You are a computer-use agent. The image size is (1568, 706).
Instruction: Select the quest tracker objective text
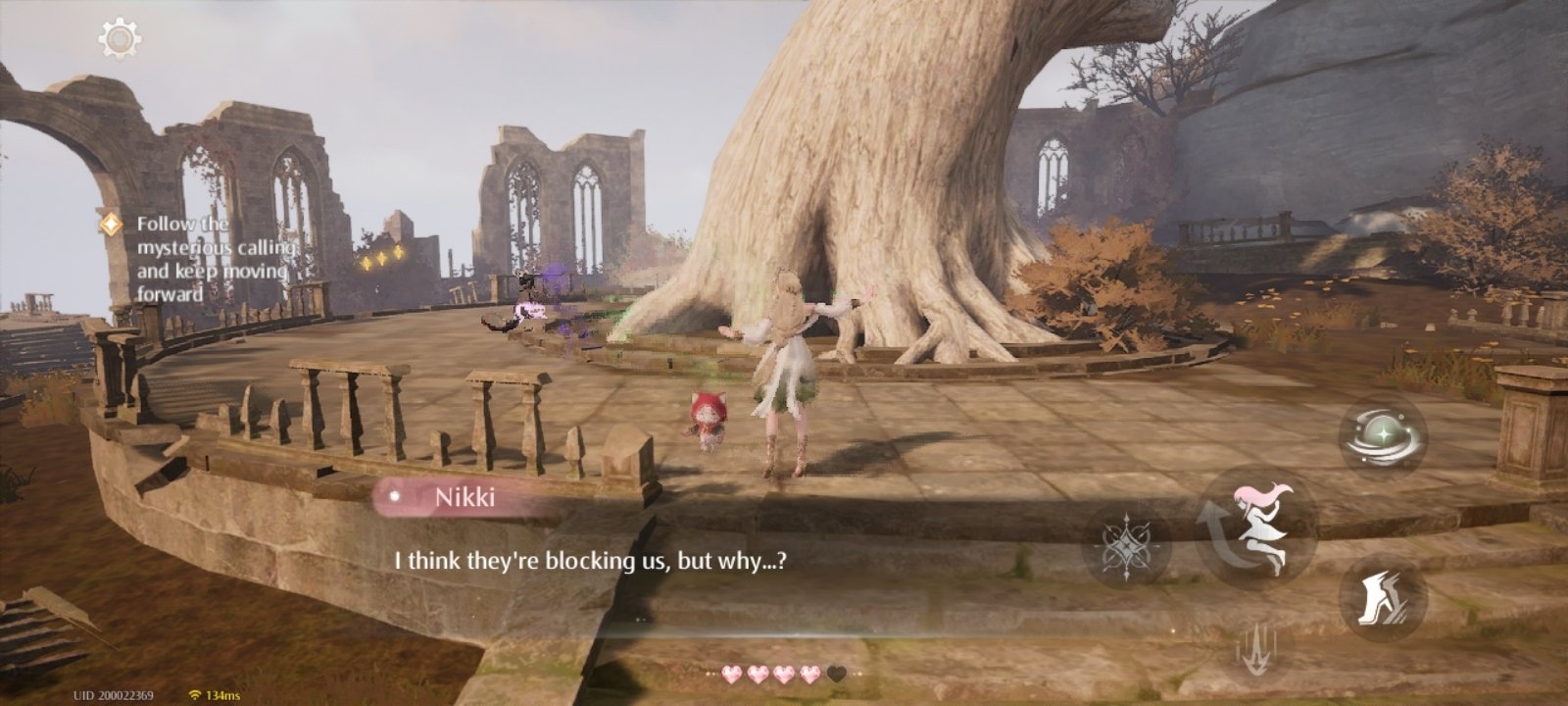point(212,259)
